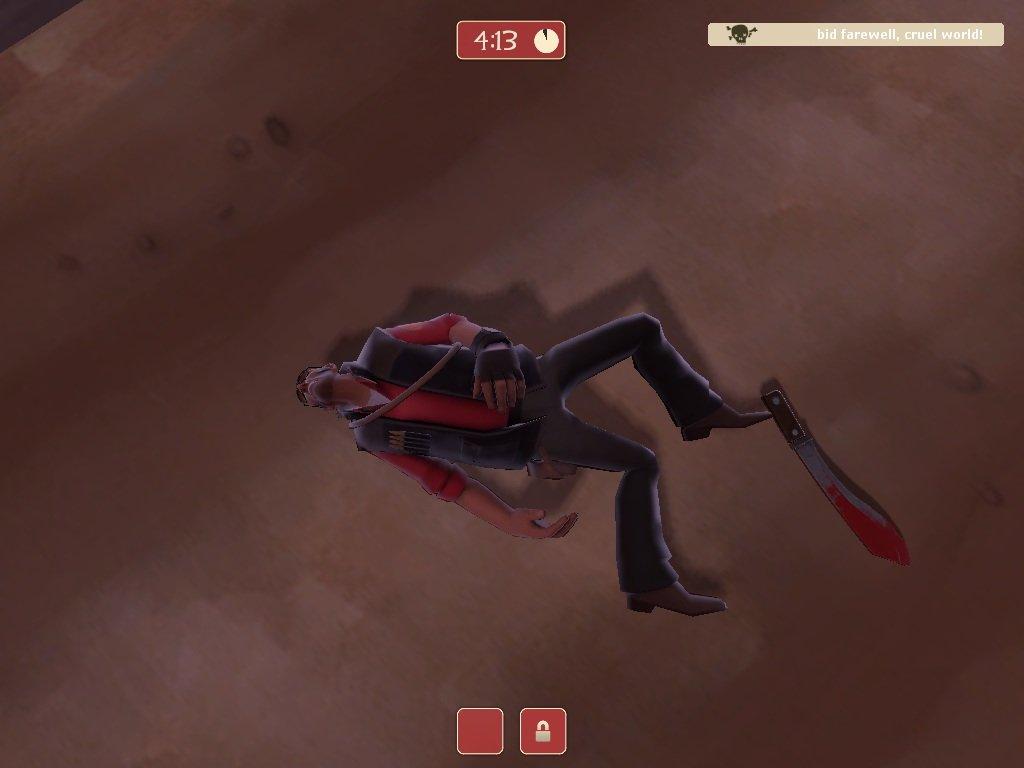Select the plain red control point icon

[480, 731]
